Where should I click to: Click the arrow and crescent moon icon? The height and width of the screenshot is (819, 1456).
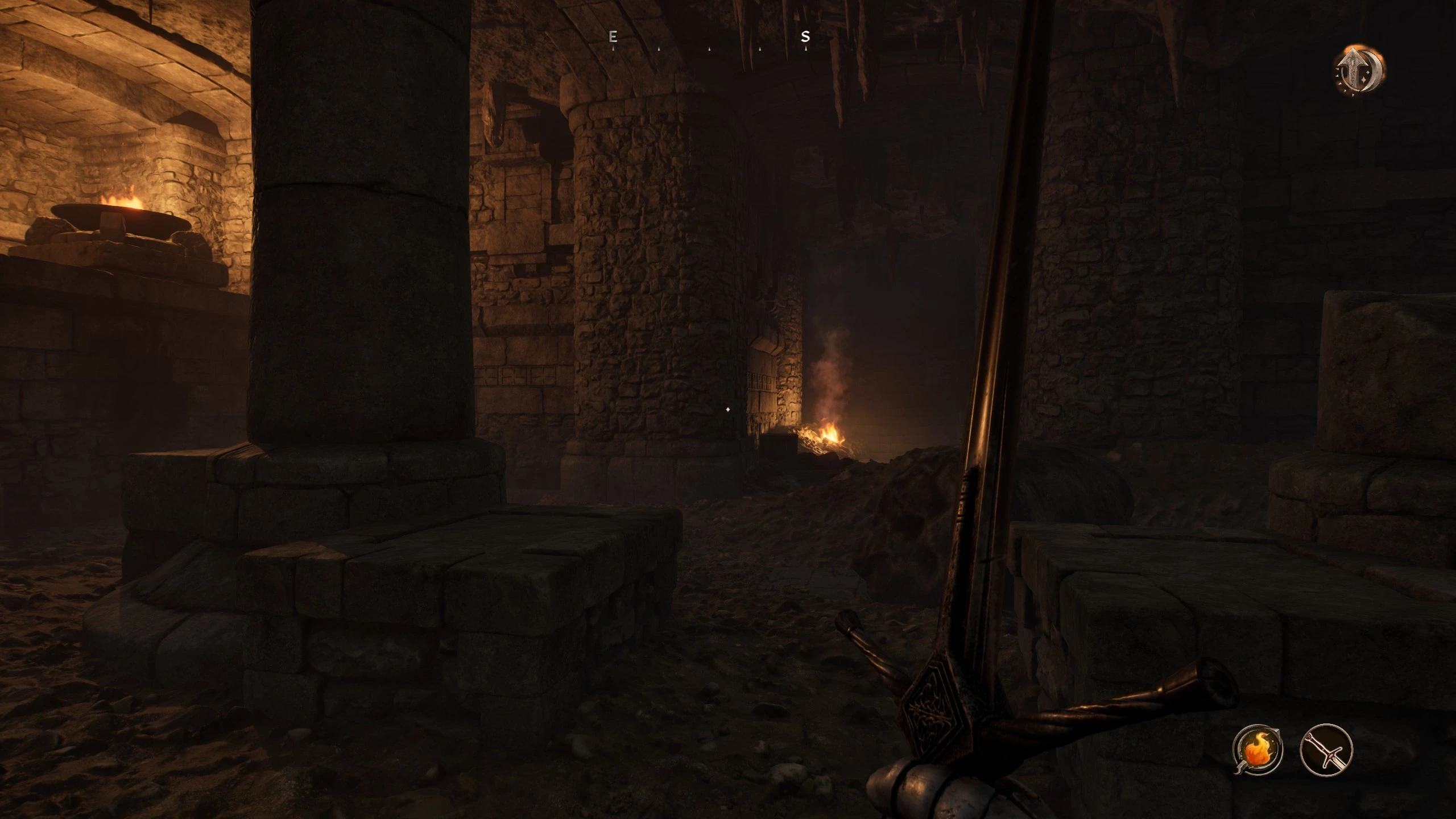pos(1359,72)
